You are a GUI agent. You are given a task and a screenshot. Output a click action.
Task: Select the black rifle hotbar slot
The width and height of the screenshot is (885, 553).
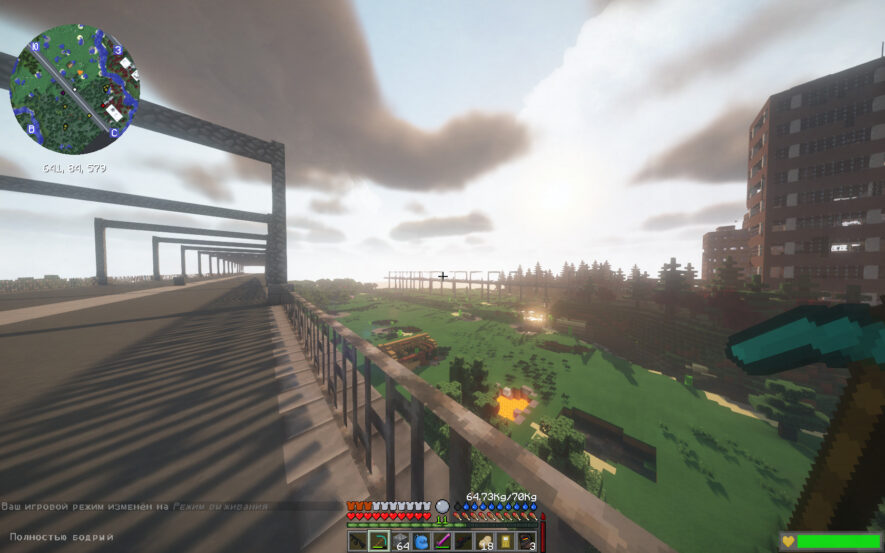pos(359,541)
